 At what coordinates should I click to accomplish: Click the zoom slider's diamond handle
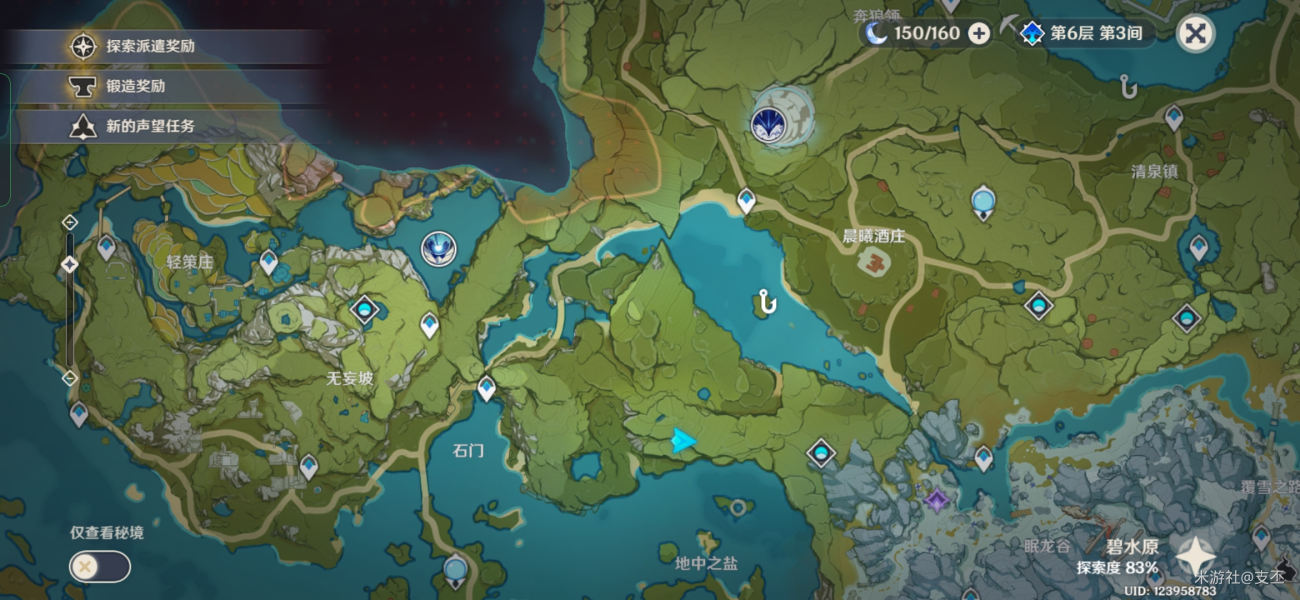point(70,264)
